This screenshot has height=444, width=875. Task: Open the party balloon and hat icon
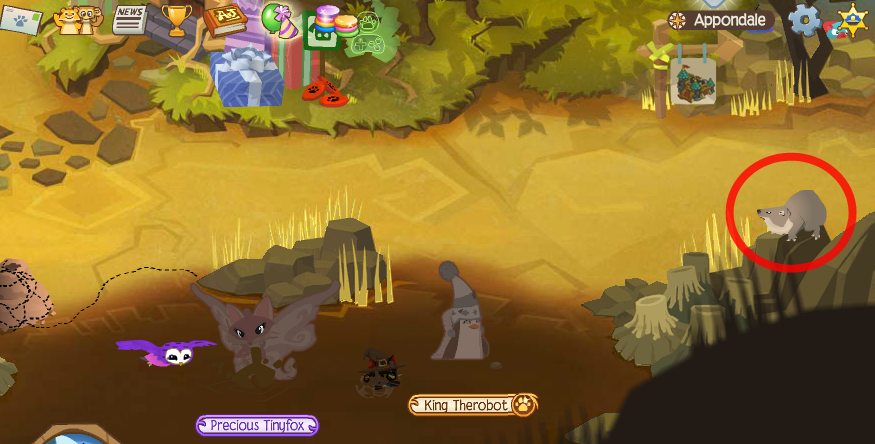point(278,20)
